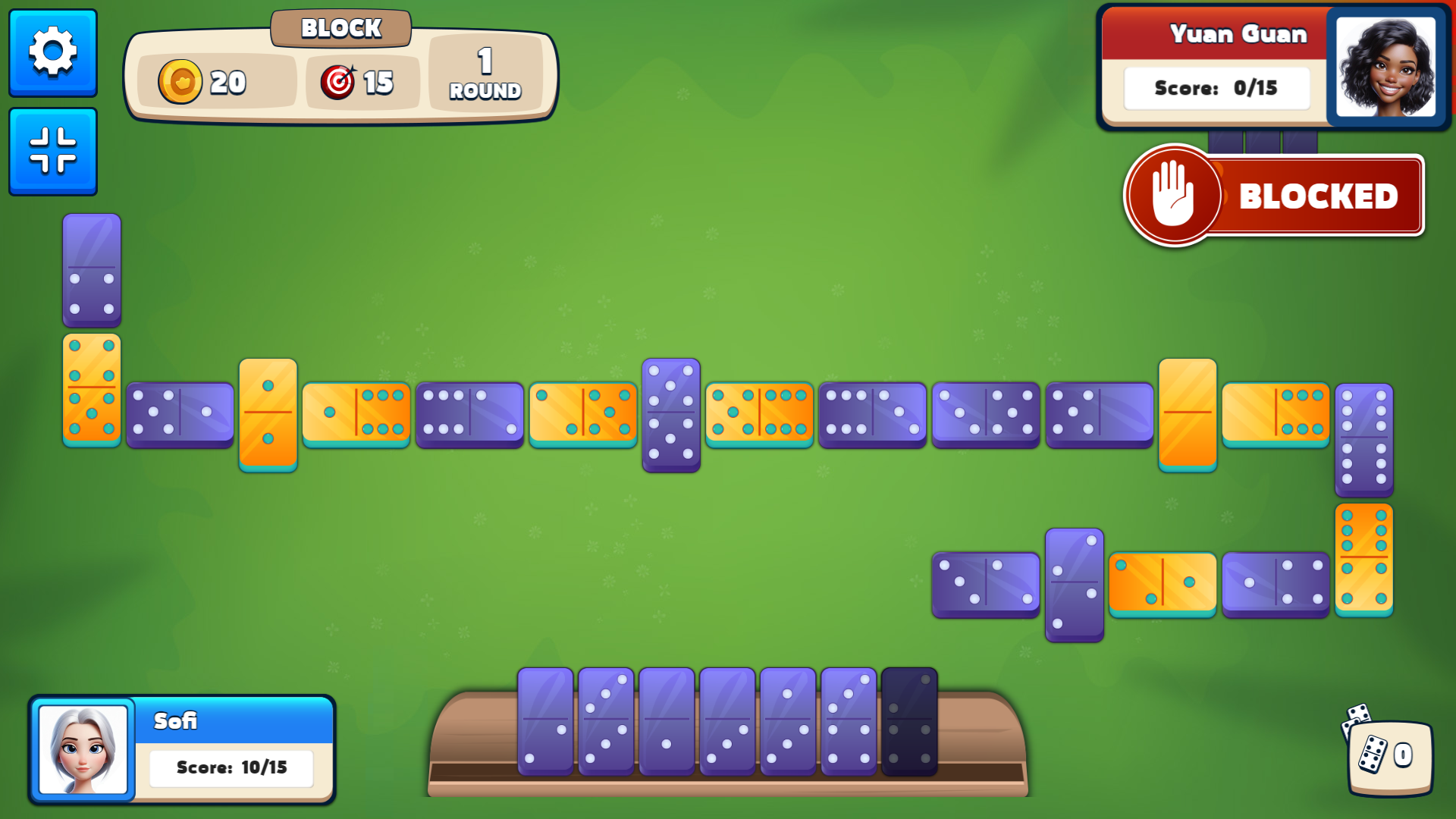Choose the blank-one domino tile
The height and width of the screenshot is (819, 1456).
pyautogui.click(x=667, y=720)
